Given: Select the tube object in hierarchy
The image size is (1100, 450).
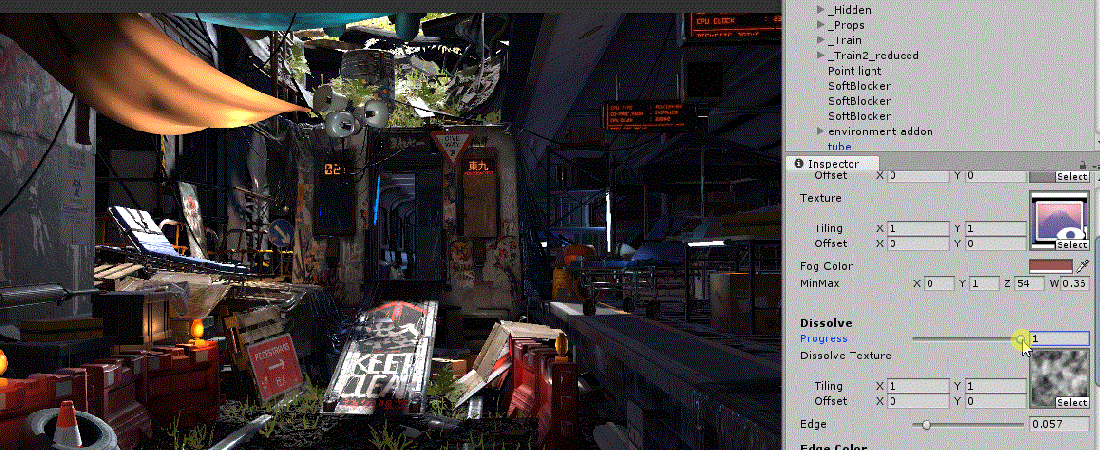Looking at the screenshot, I should pos(839,146).
